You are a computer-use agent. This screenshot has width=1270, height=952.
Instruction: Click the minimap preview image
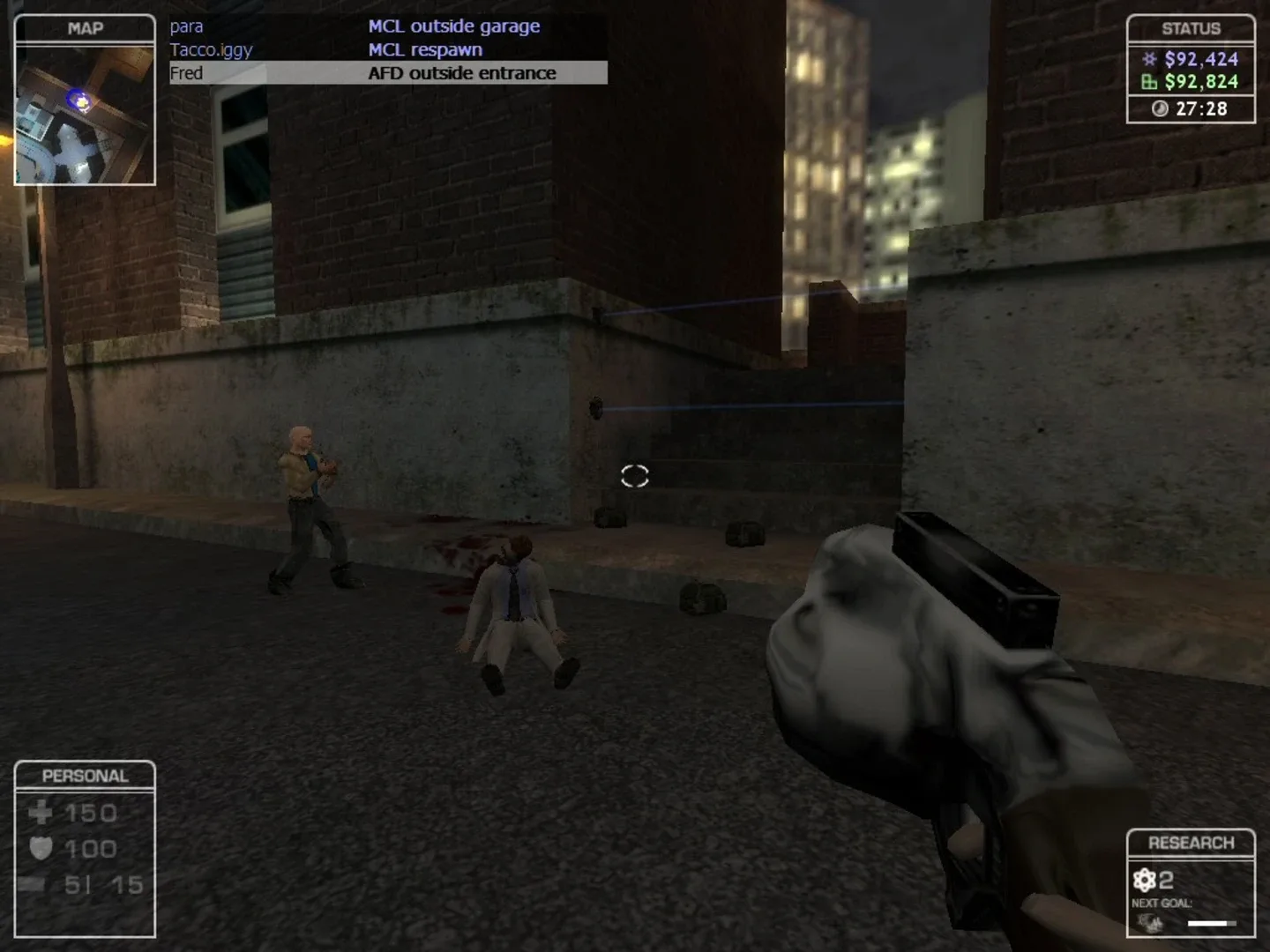(x=85, y=115)
